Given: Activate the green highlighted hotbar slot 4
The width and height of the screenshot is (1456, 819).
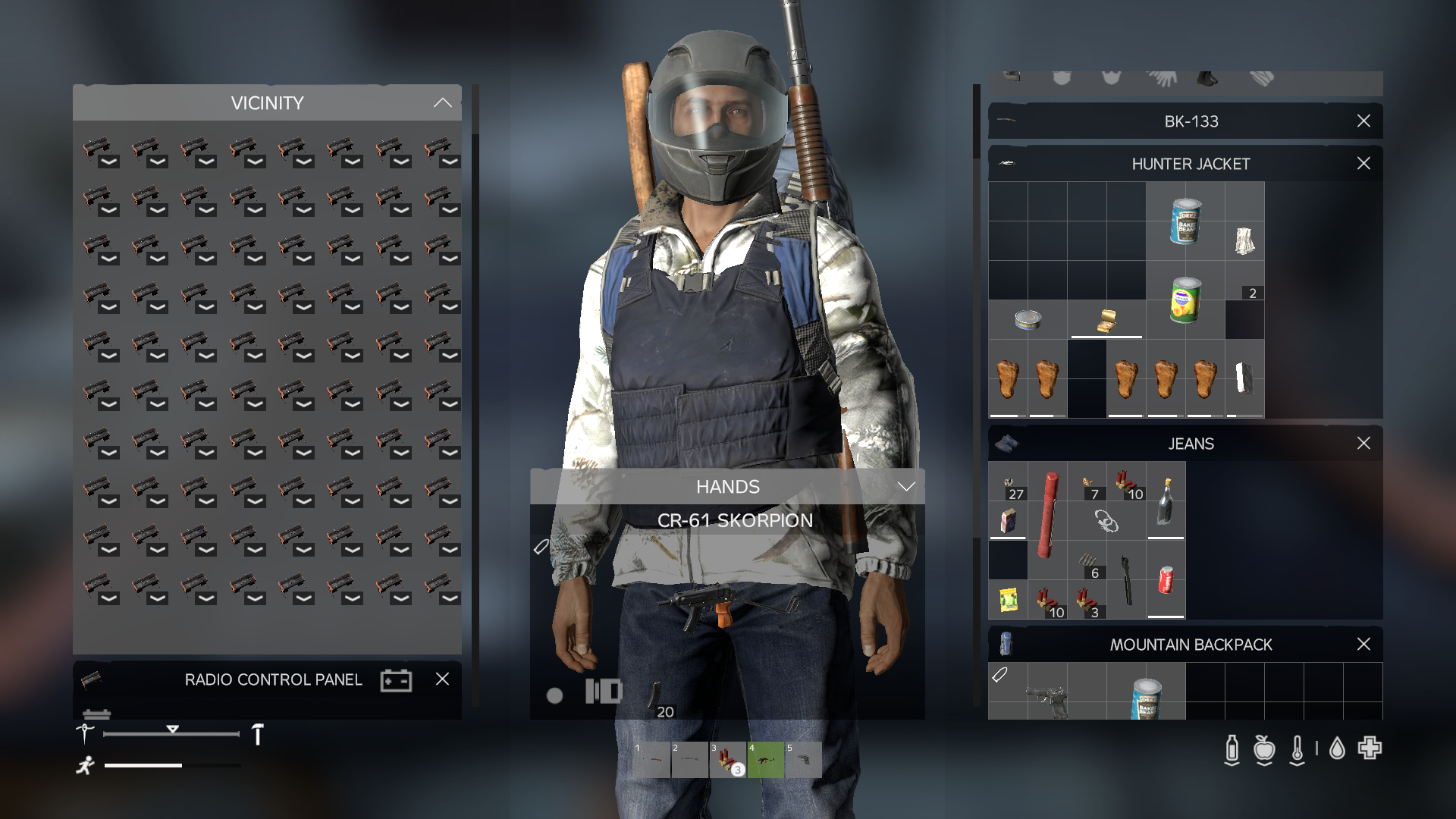Looking at the screenshot, I should tap(766, 760).
